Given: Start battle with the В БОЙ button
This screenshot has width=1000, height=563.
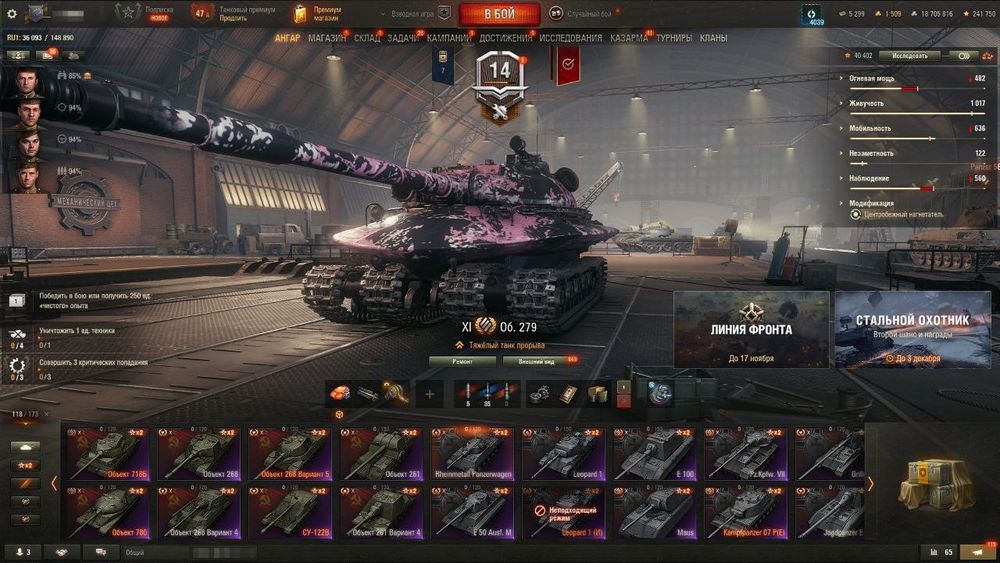Looking at the screenshot, I should point(499,14).
